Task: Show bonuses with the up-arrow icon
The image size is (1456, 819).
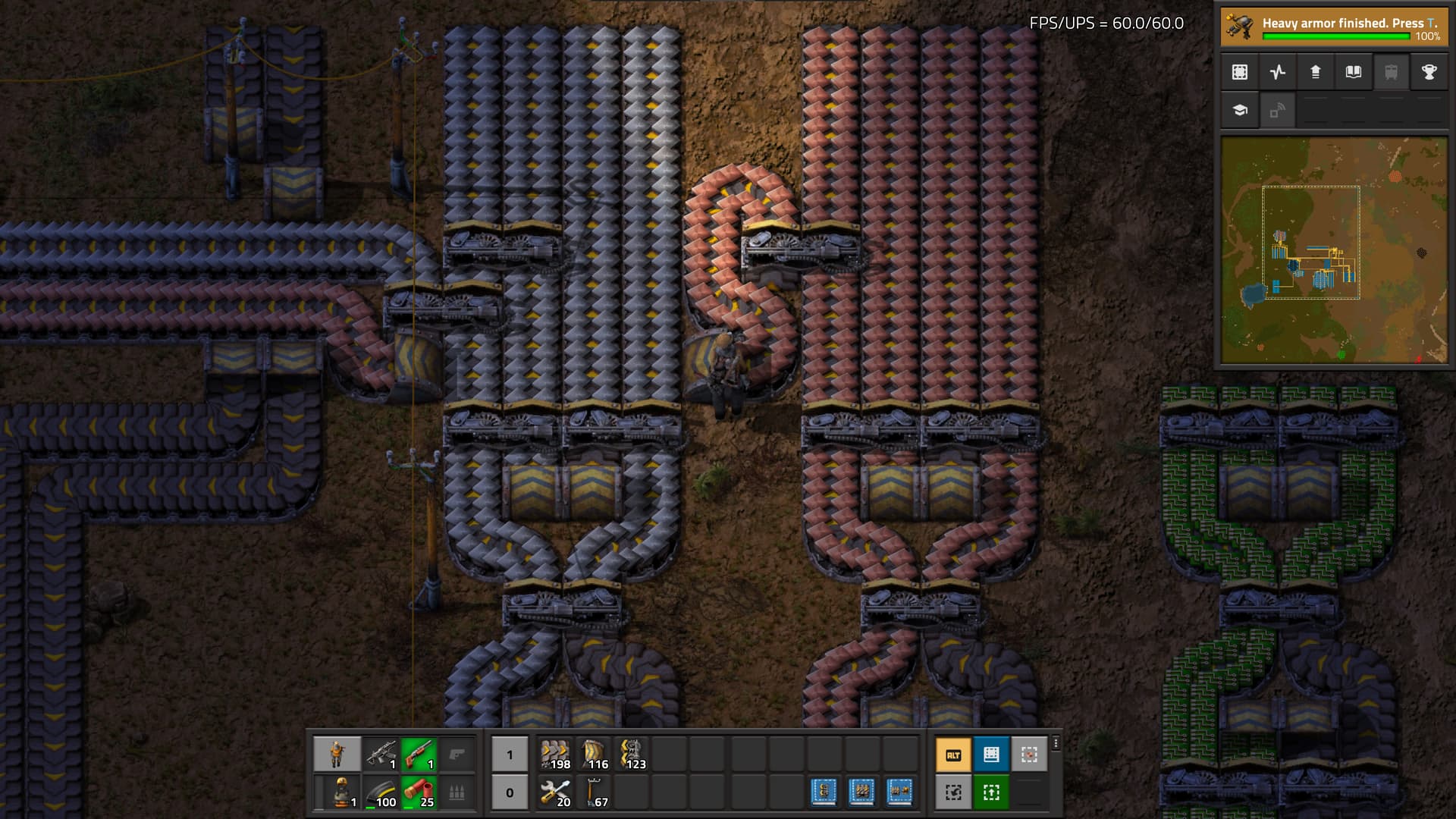Action: click(1316, 72)
